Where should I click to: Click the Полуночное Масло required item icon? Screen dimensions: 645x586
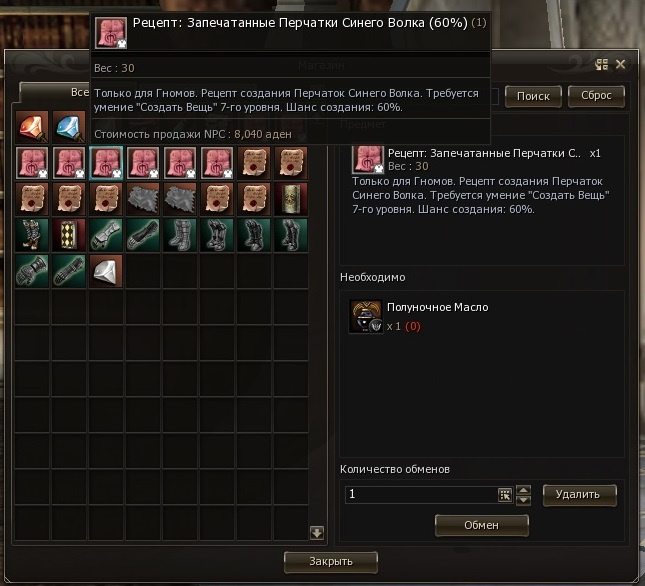tap(366, 315)
